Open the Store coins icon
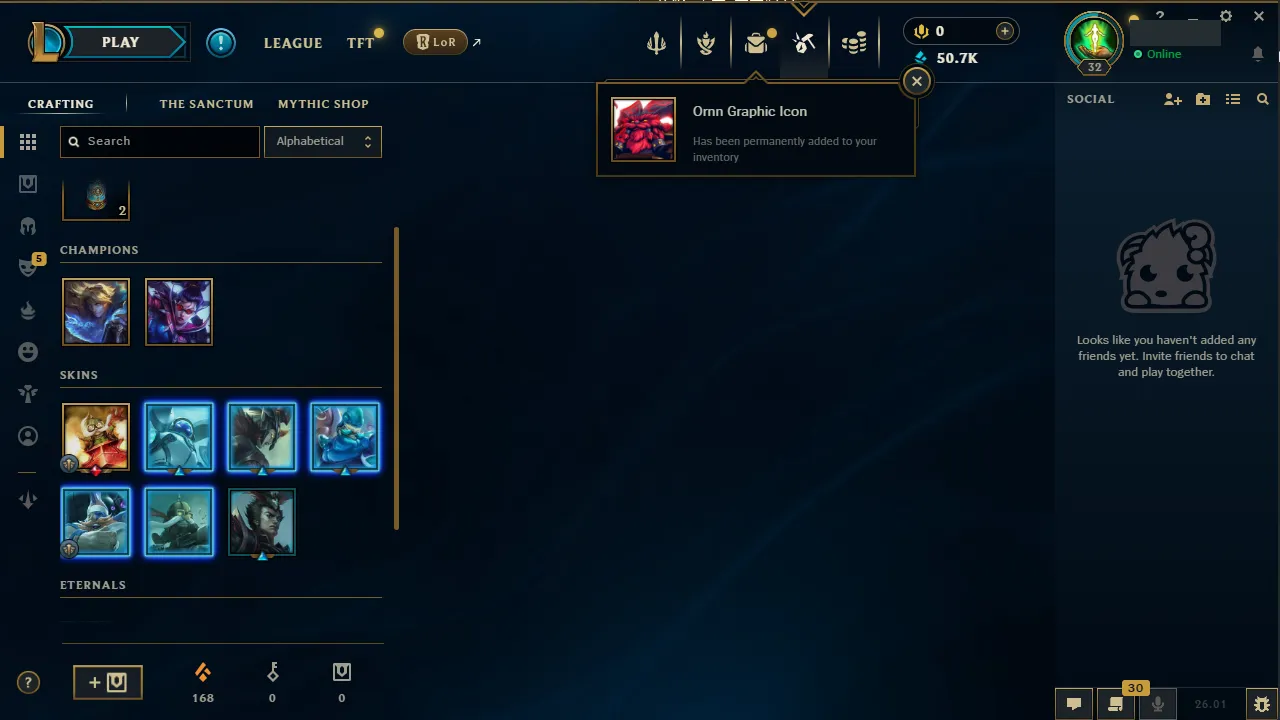1280x720 pixels. coord(854,42)
